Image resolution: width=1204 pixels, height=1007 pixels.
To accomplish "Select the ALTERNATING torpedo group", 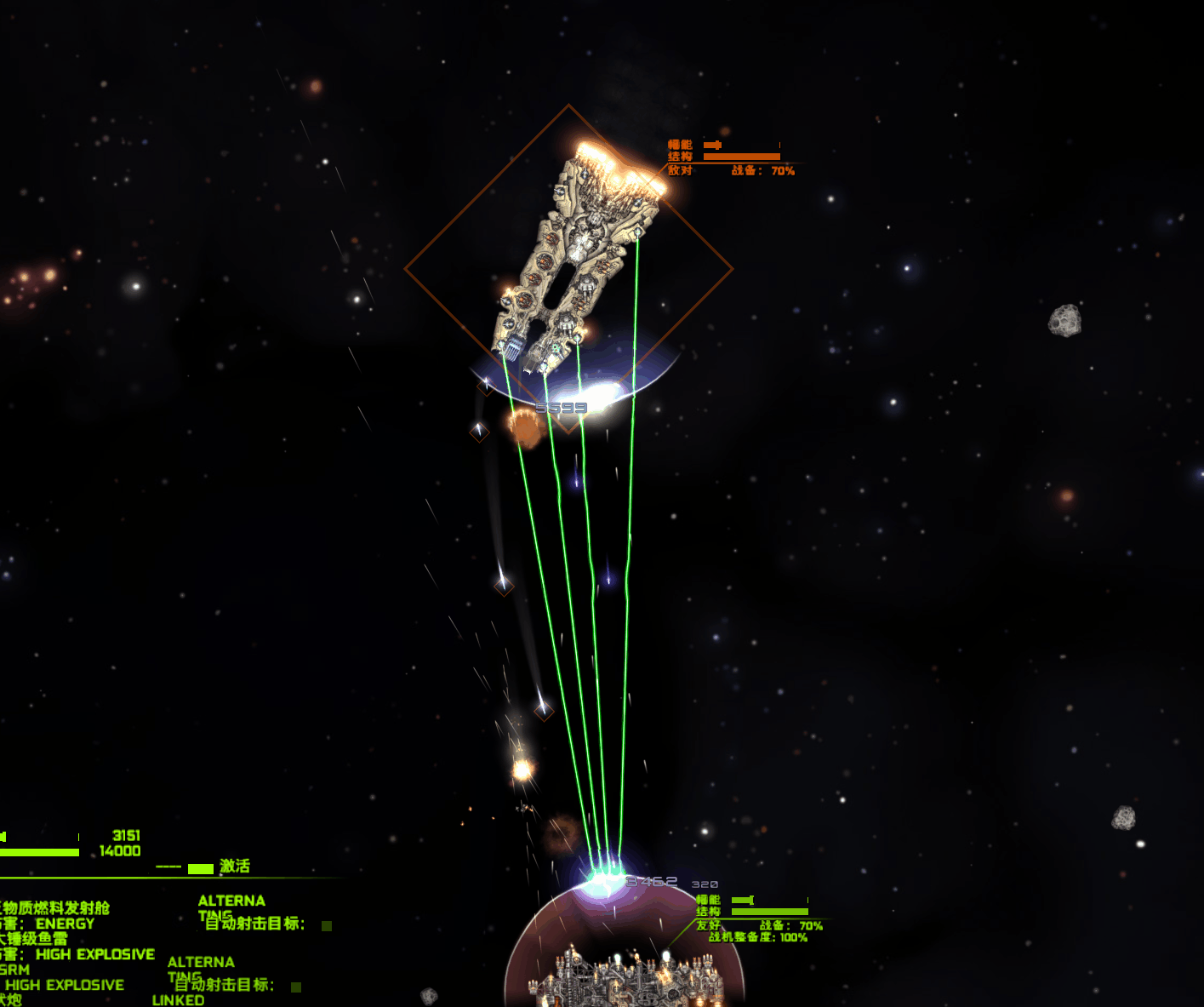I will [203, 967].
